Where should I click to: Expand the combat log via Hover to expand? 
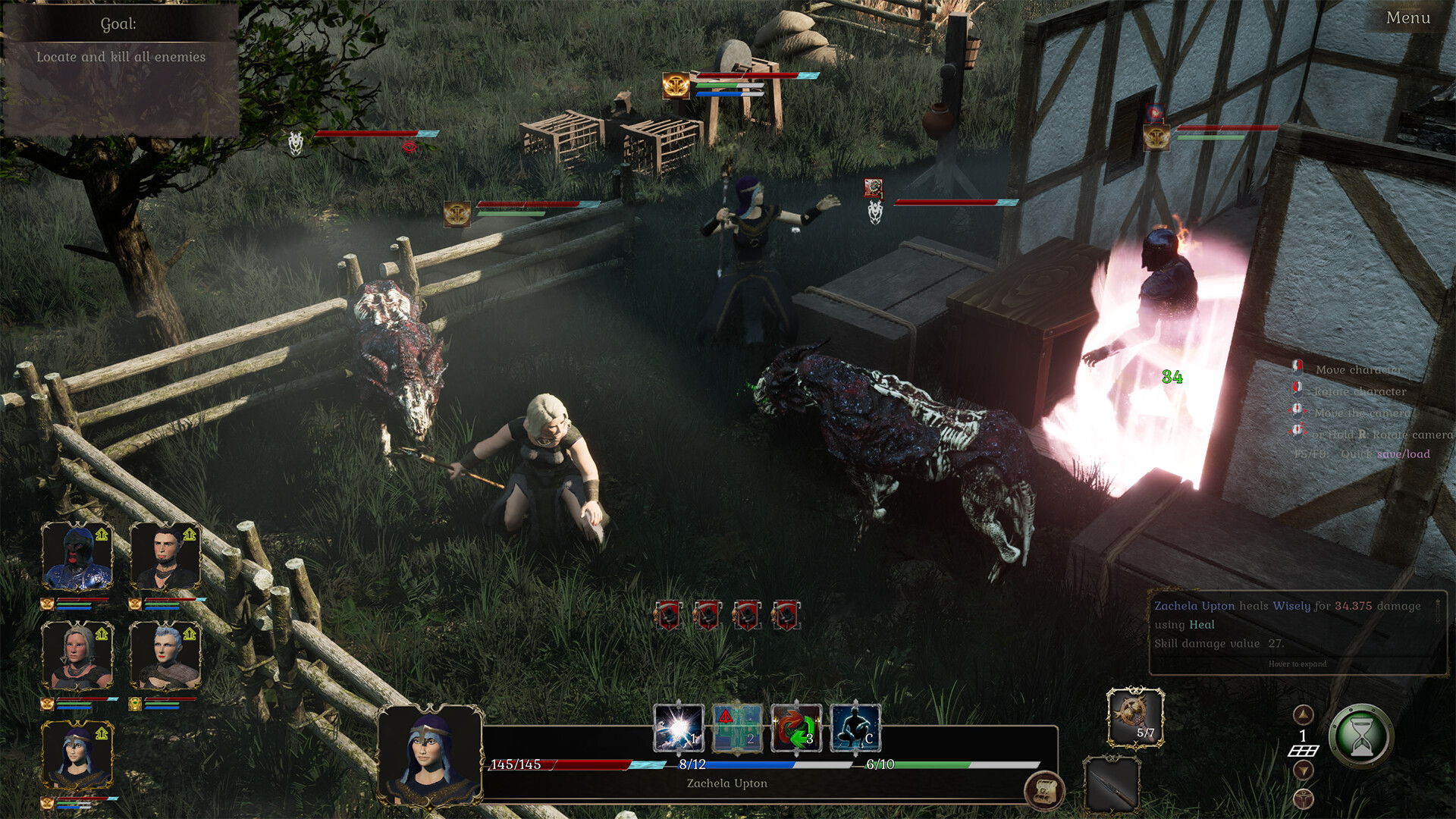click(1297, 664)
